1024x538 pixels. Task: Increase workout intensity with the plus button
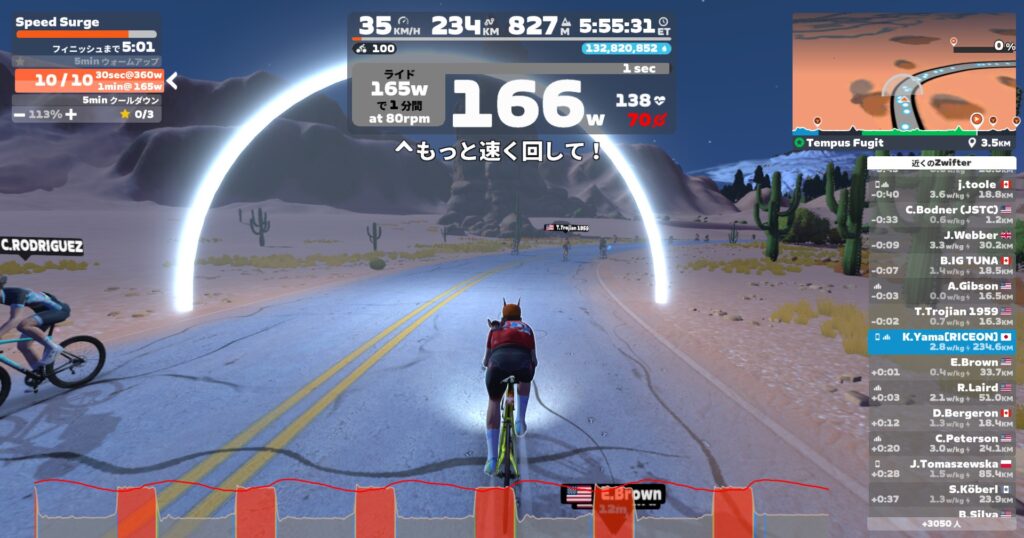point(70,114)
